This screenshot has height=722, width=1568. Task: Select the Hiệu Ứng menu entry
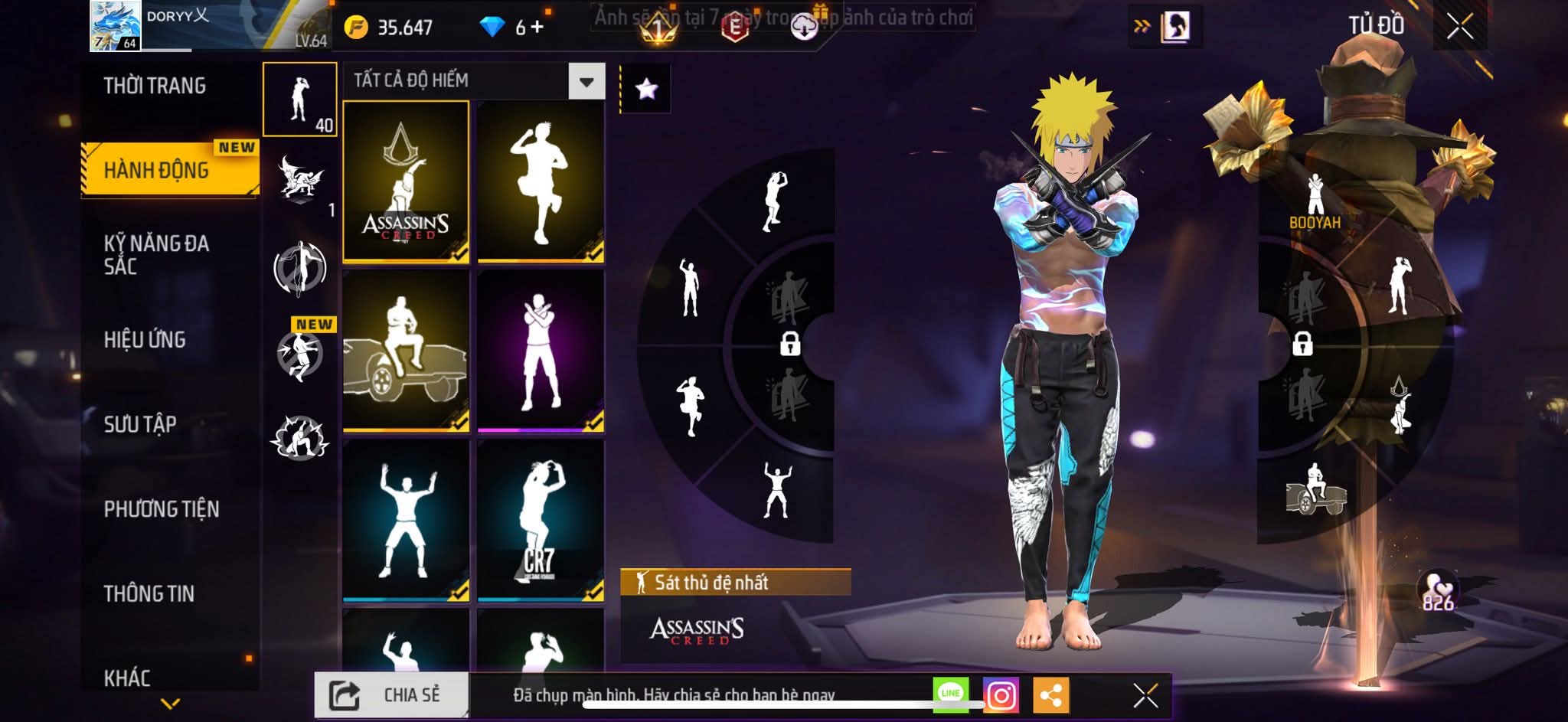click(x=145, y=340)
